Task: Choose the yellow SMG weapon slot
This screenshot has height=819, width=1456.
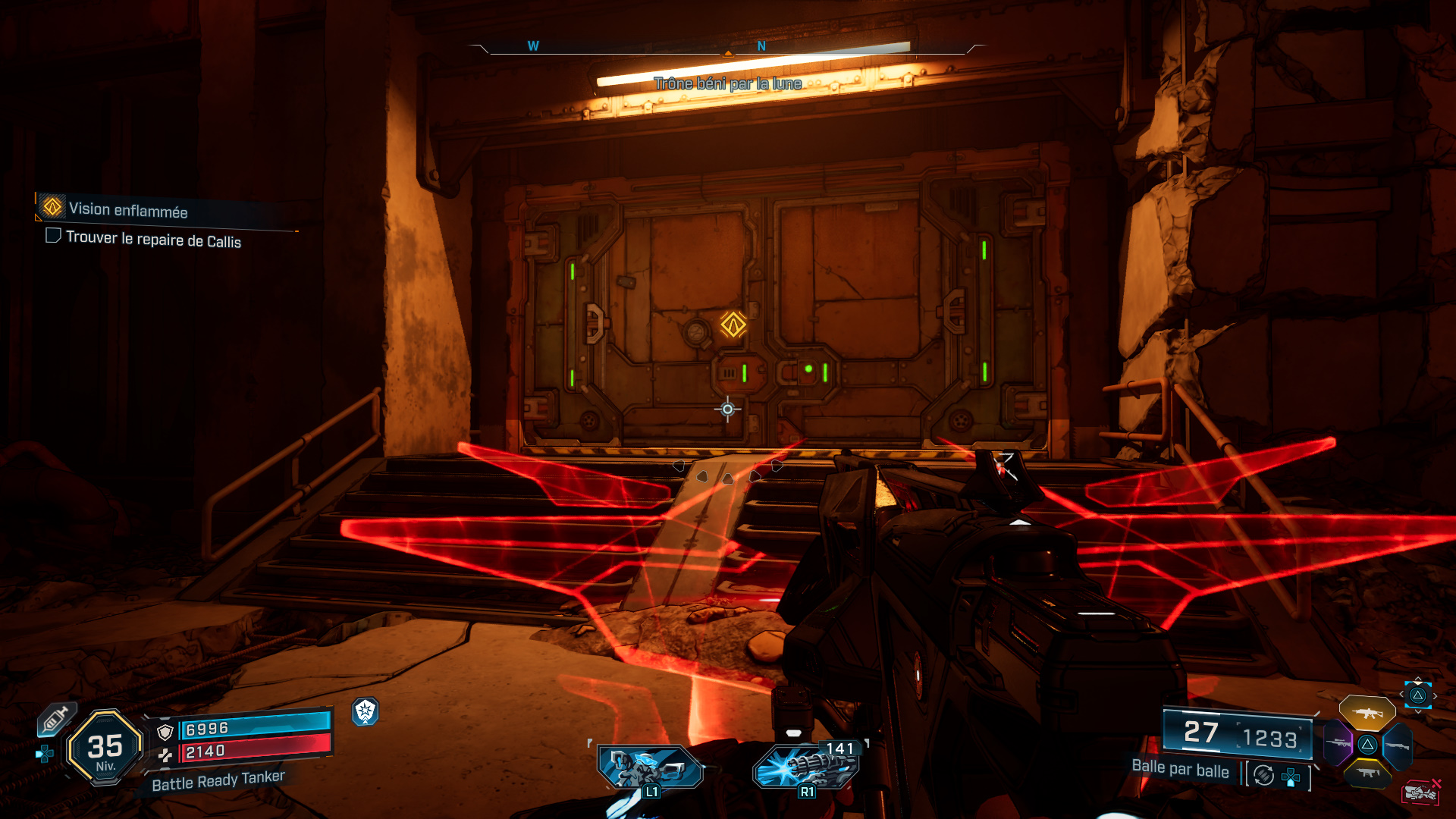Action: click(x=1367, y=773)
